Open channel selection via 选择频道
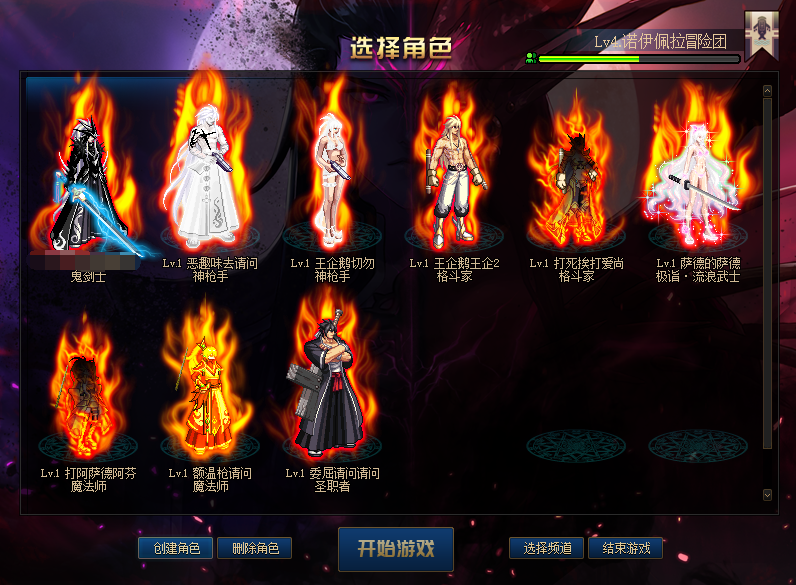Screen dimensions: 796x585 (x=547, y=548)
